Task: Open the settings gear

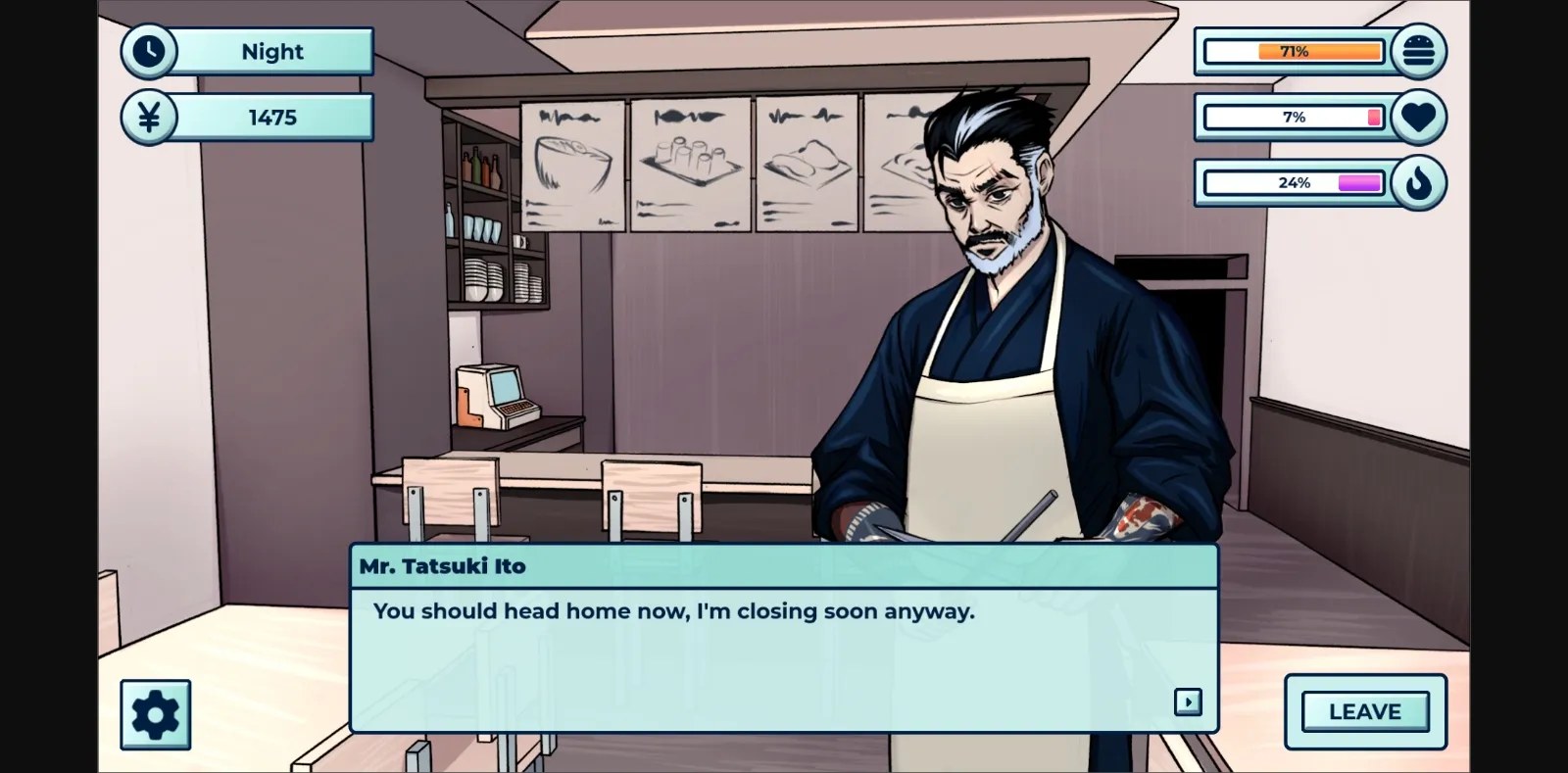Action: coord(157,713)
